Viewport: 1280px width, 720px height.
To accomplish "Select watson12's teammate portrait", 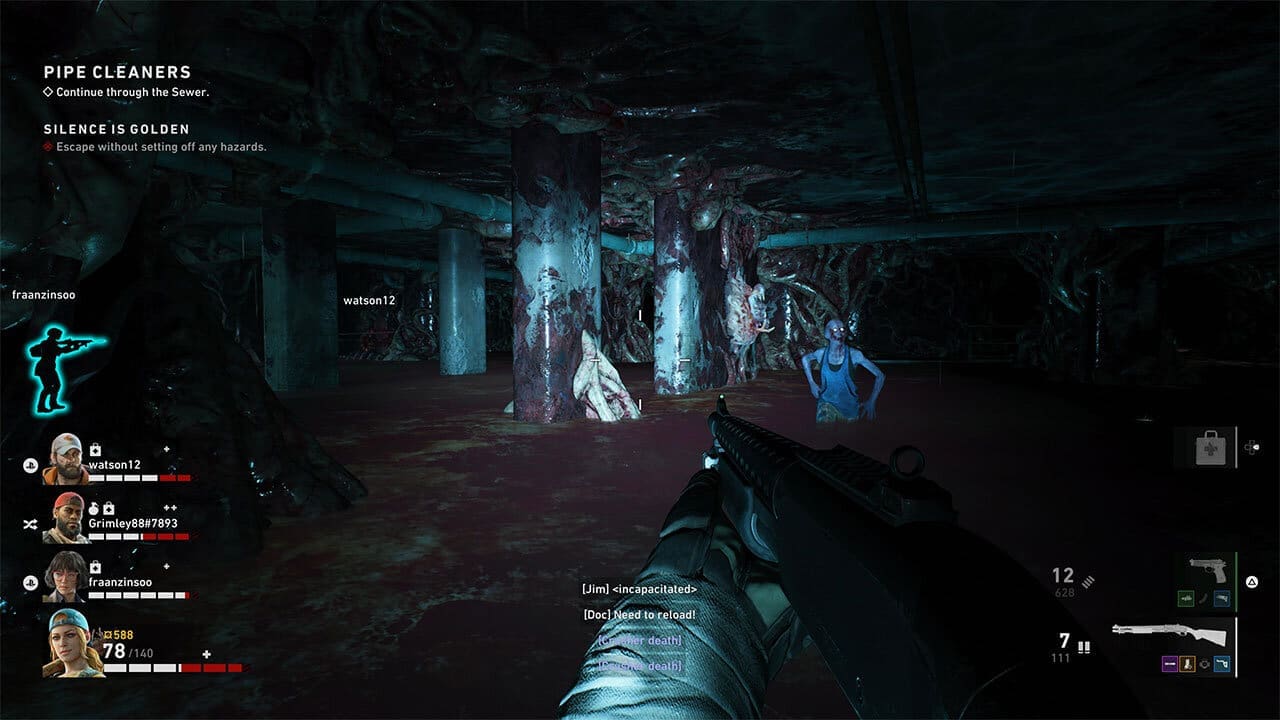I will (x=67, y=459).
